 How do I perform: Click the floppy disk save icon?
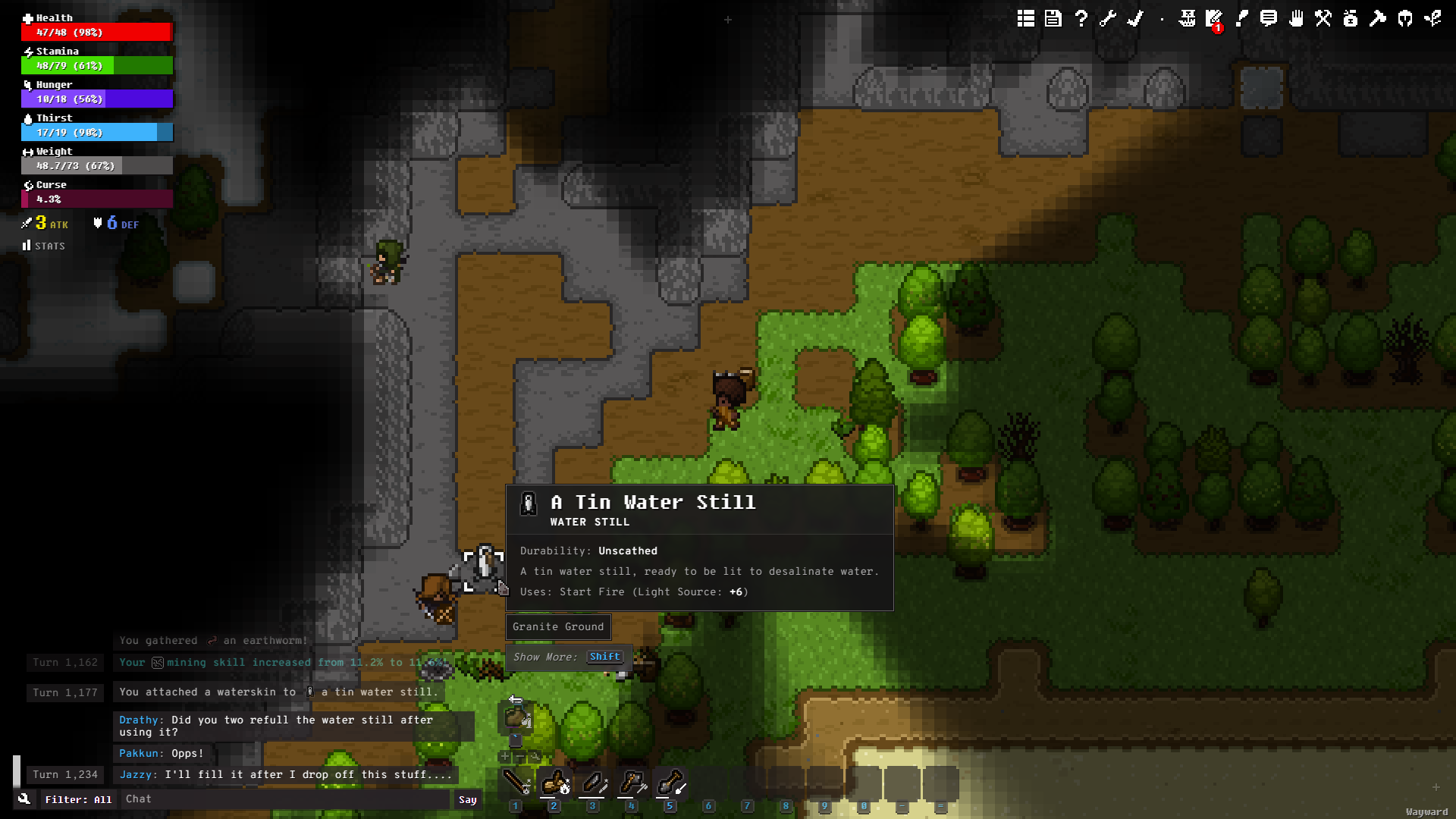1053,18
